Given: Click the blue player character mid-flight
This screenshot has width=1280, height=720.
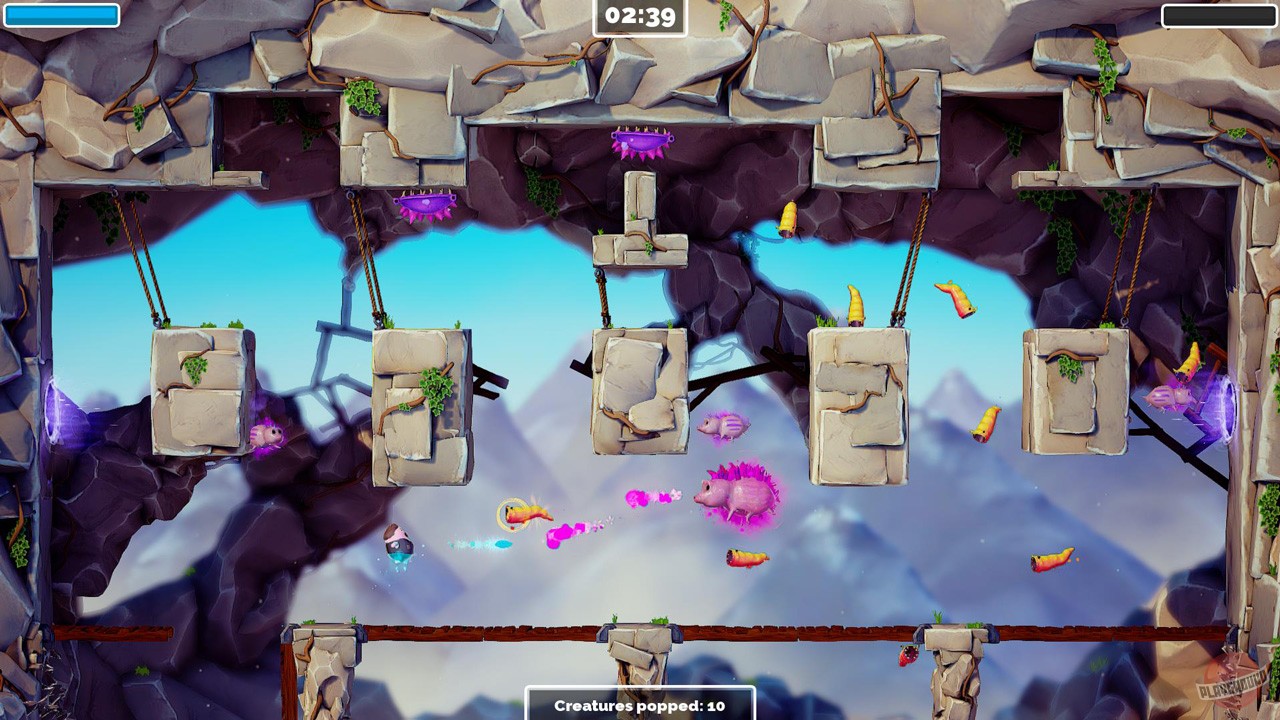Looking at the screenshot, I should (396, 543).
